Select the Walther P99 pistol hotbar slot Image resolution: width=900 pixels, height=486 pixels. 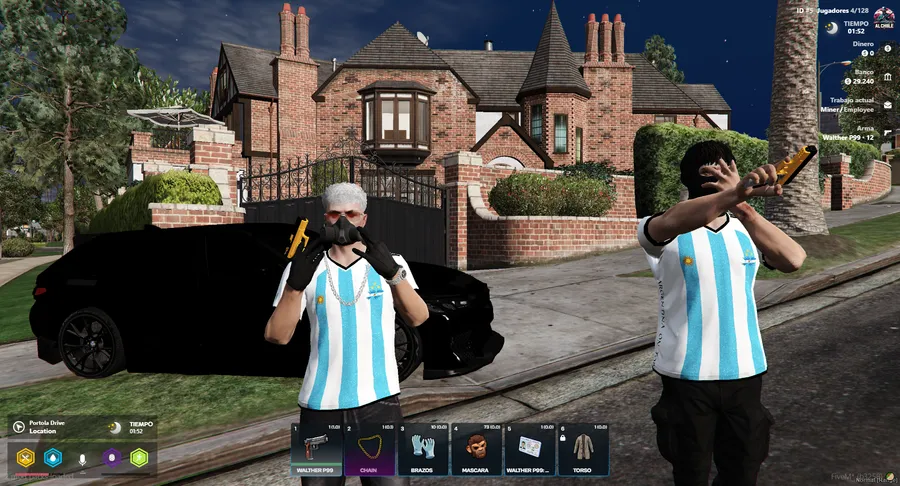tap(316, 449)
